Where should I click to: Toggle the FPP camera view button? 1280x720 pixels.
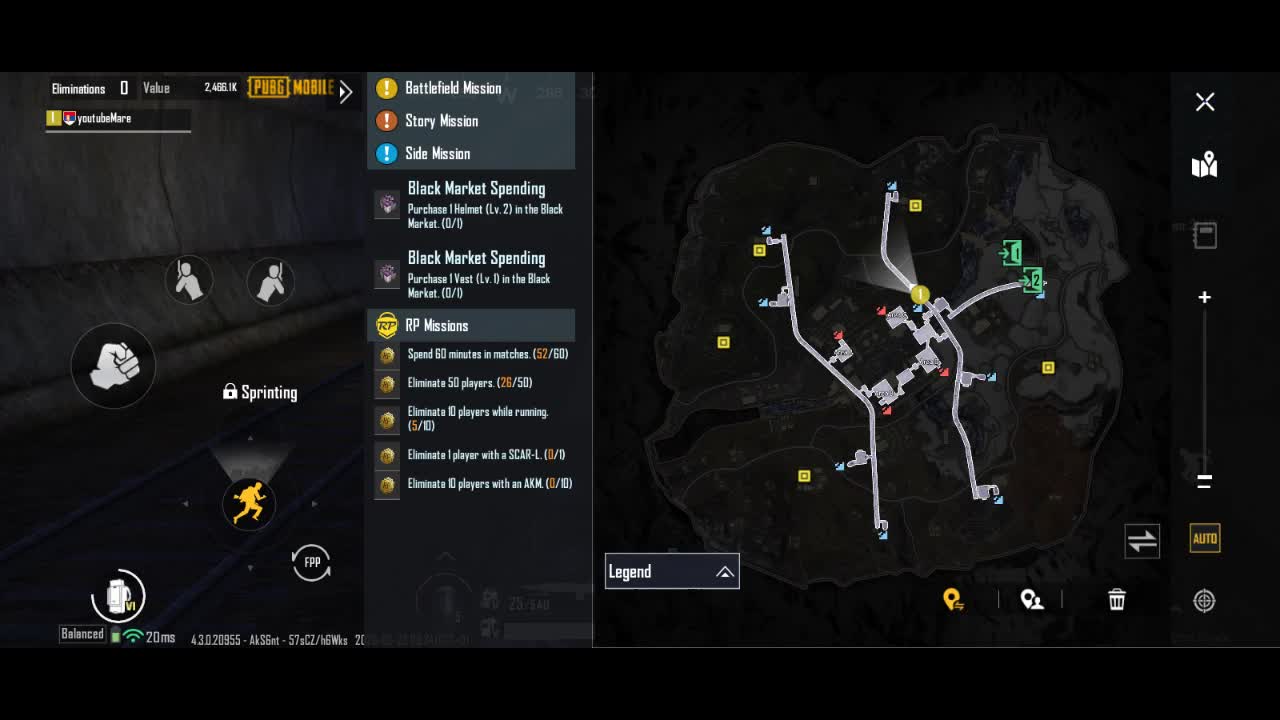click(x=312, y=563)
